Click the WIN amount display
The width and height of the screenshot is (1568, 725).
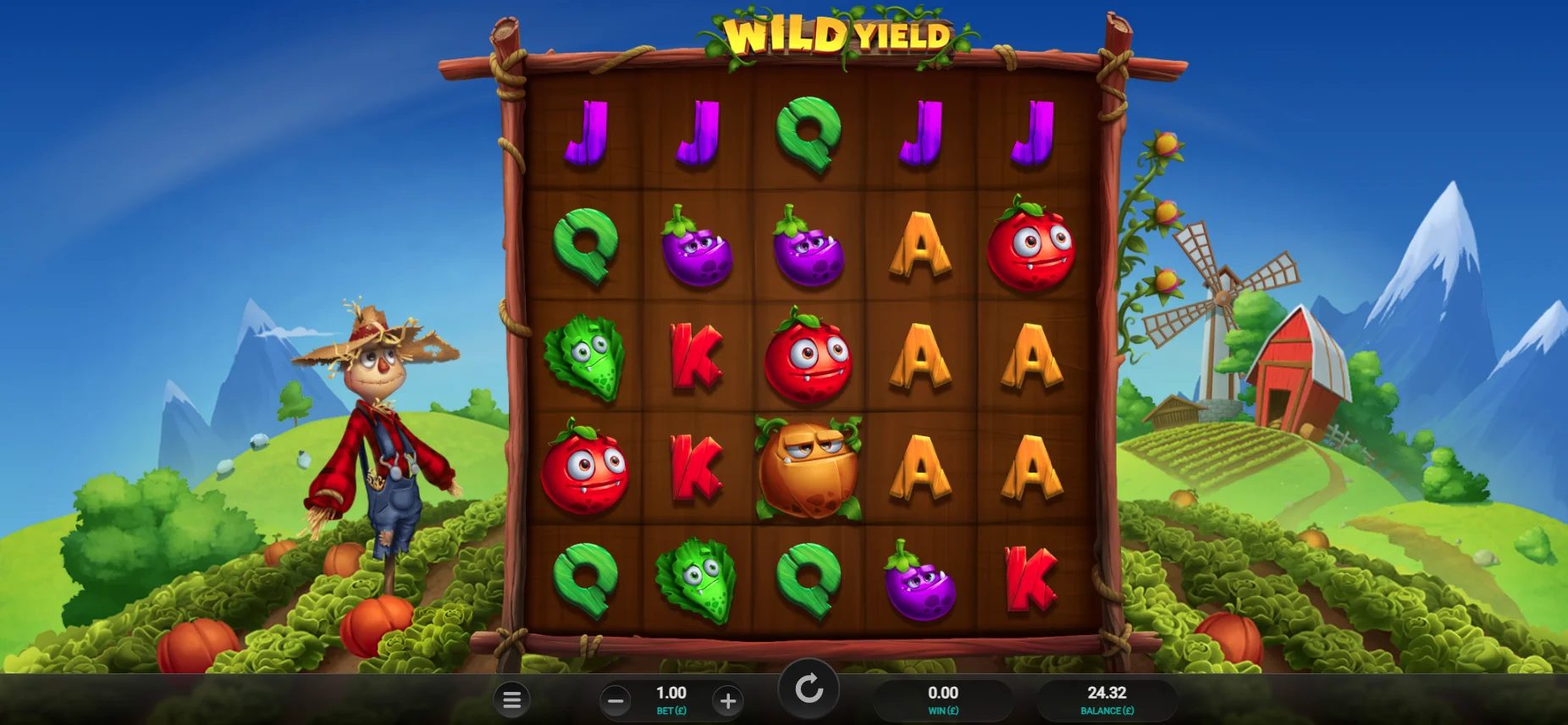point(942,699)
